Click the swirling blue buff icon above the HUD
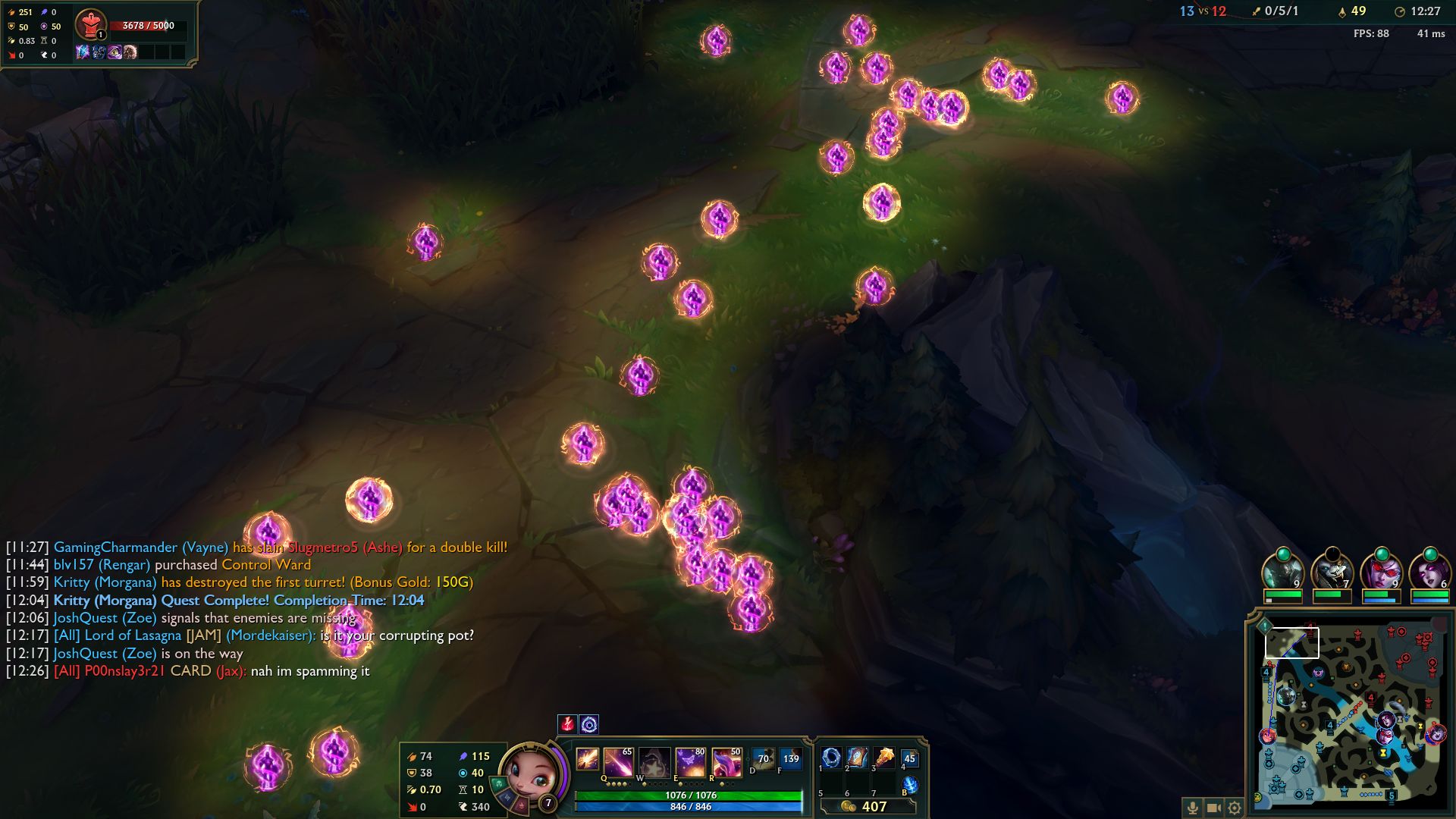Screen dimensions: 1456x819 click(590, 723)
